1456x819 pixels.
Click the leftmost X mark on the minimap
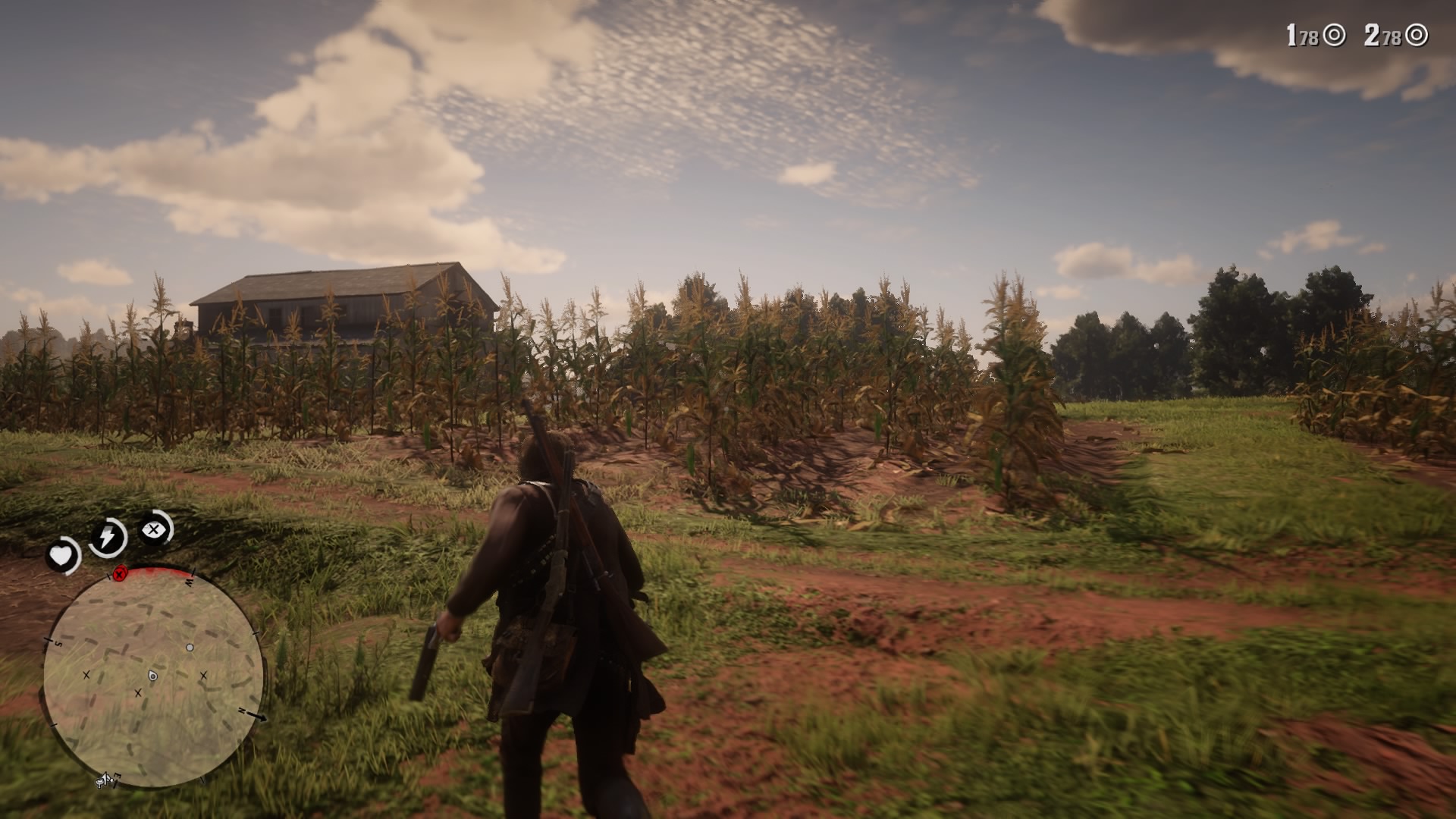coord(86,675)
